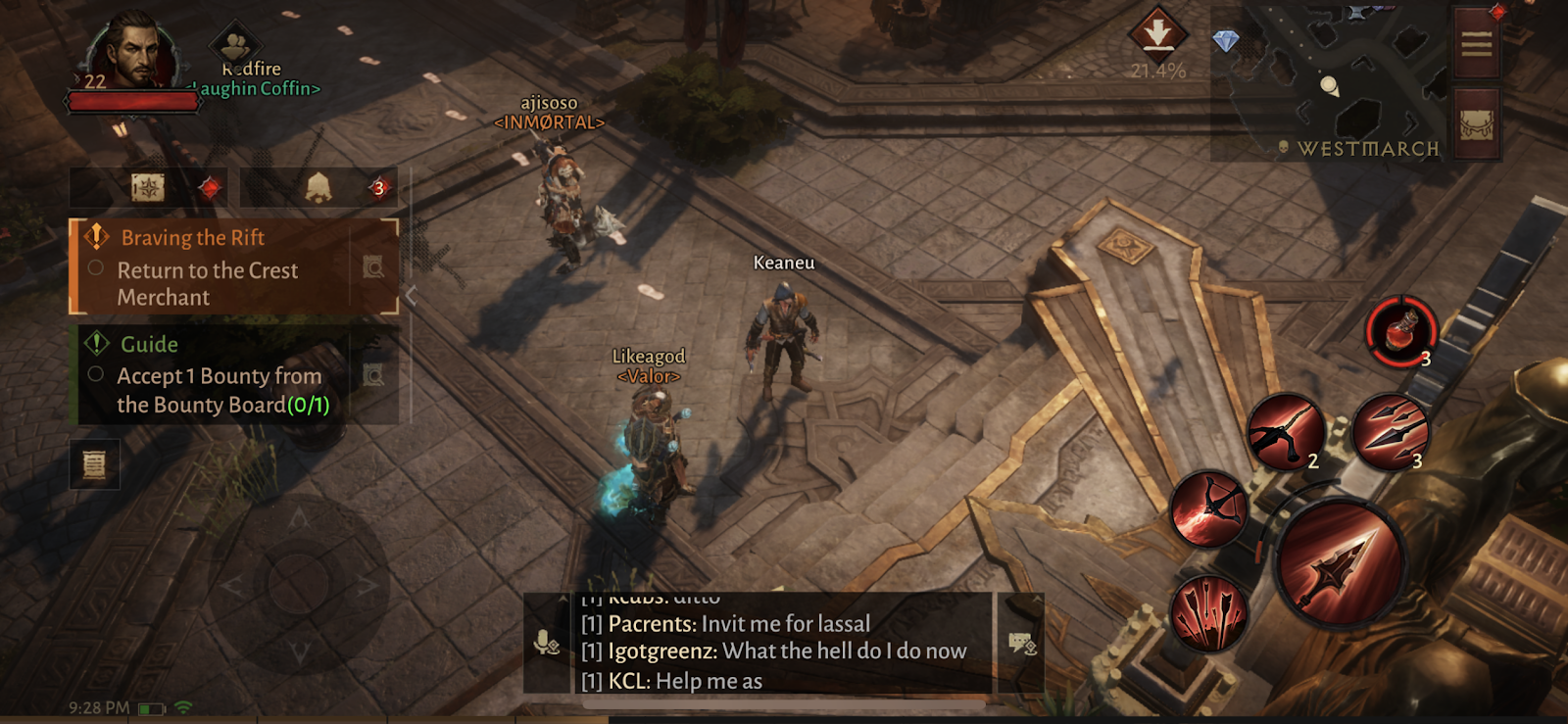
Task: Open the hamburger main menu
Action: [x=1476, y=43]
